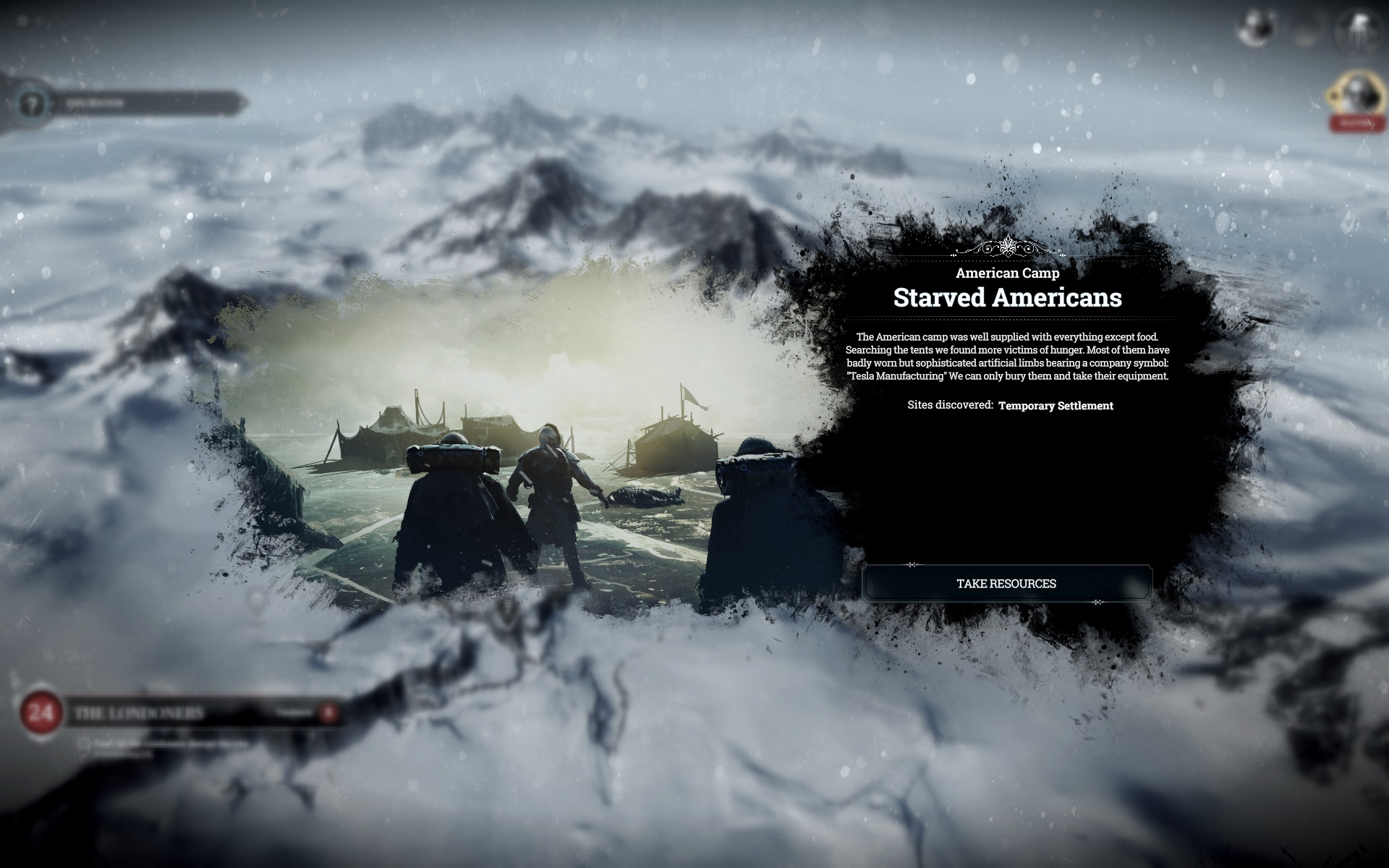
Task: Select the American Camp header label
Action: (x=1008, y=273)
